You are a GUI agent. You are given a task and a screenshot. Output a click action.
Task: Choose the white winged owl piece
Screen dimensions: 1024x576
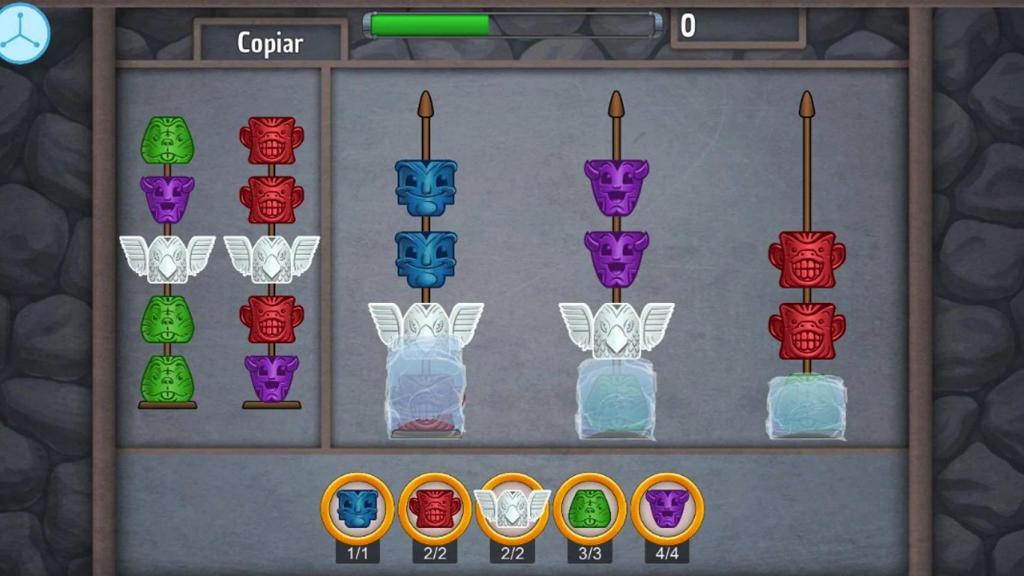pyautogui.click(x=512, y=508)
